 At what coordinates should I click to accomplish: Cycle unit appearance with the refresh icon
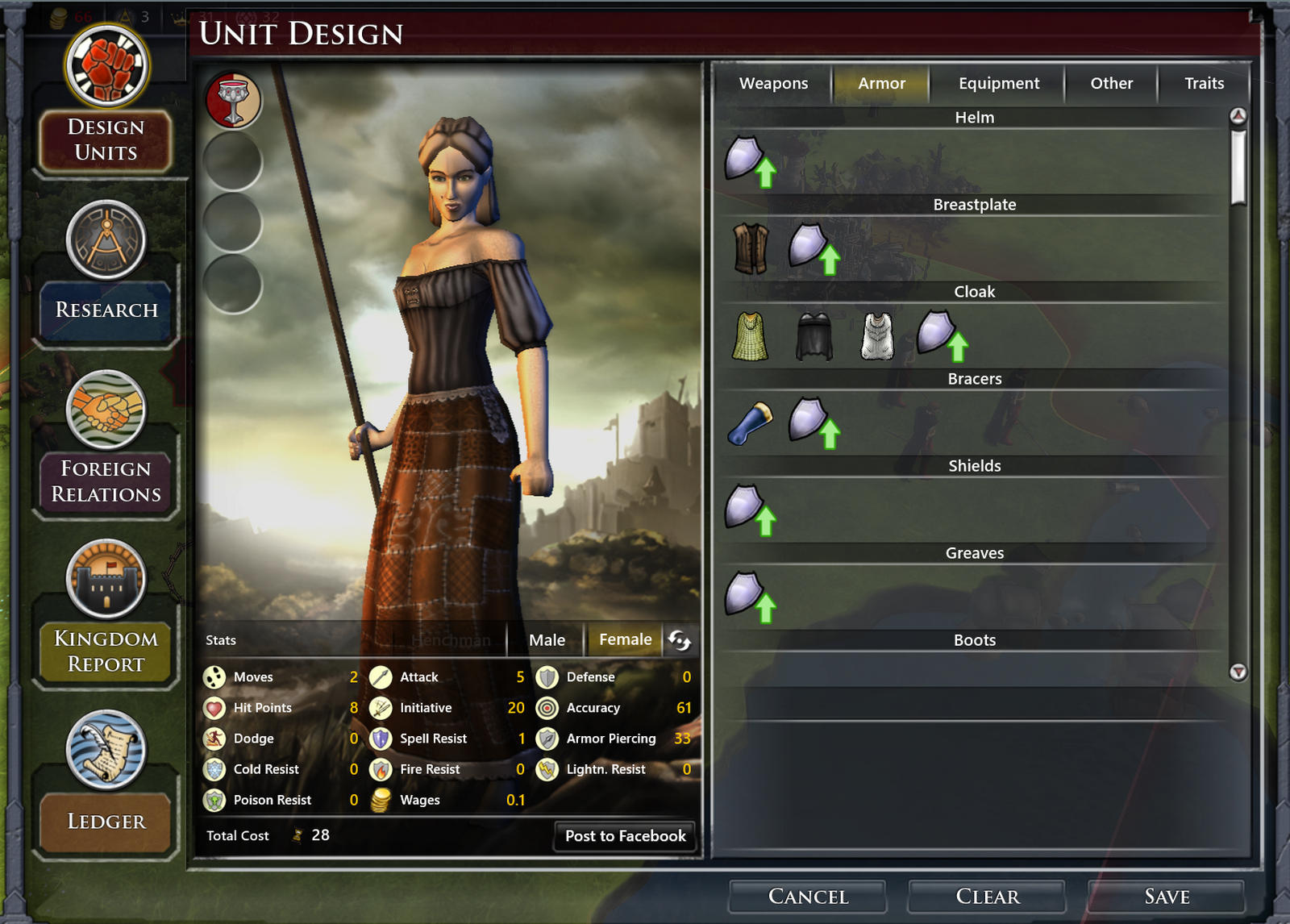click(x=680, y=640)
